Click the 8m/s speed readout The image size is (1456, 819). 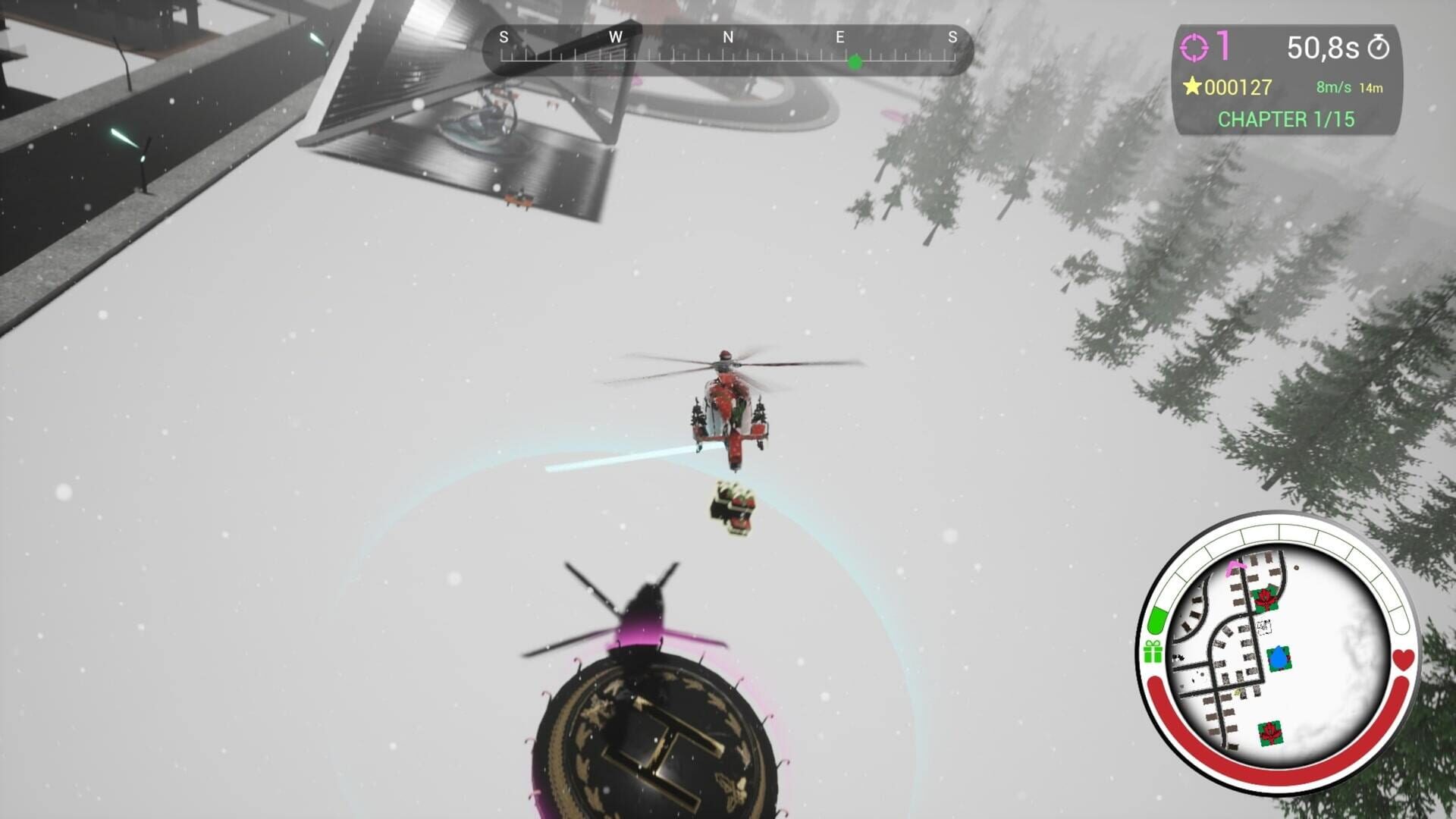tap(1333, 87)
